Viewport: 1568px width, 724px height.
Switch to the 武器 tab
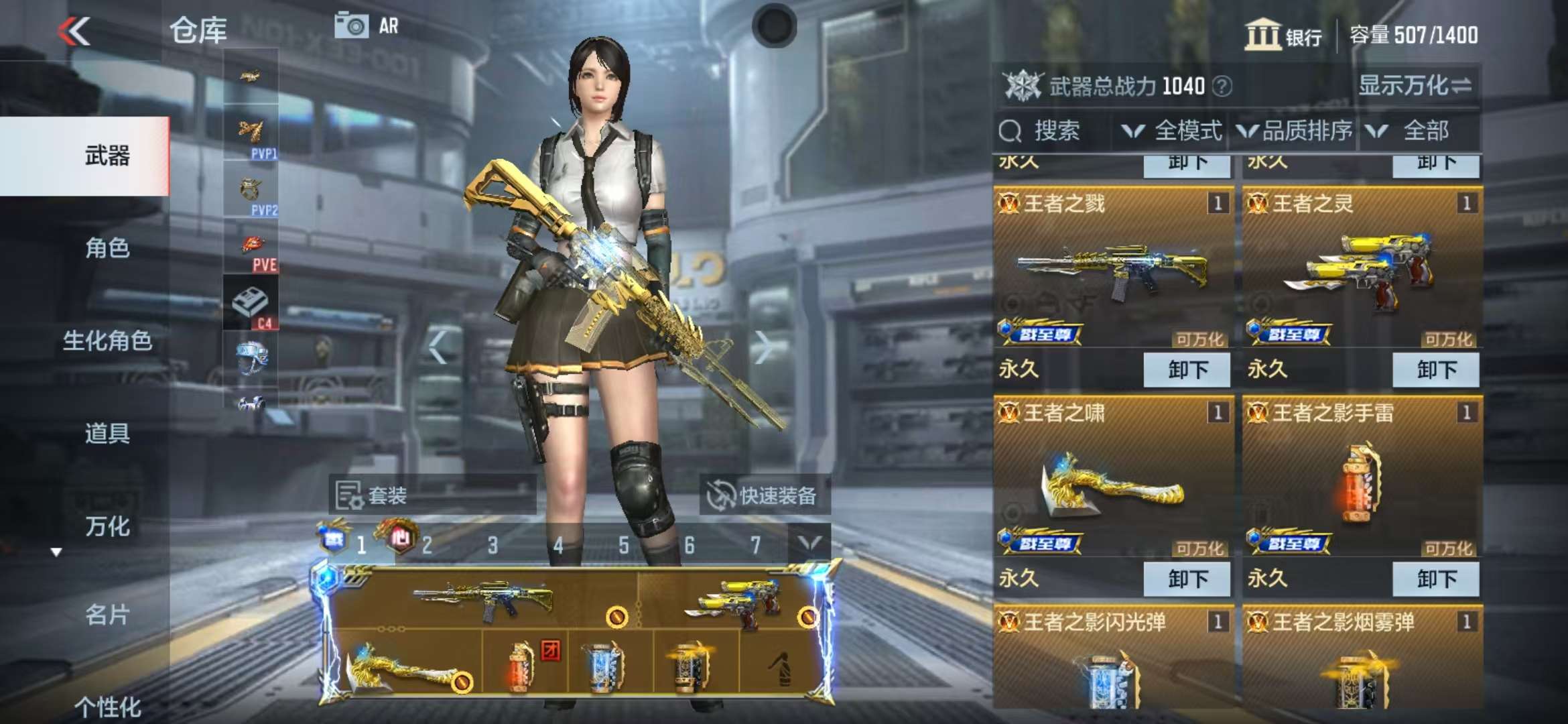pyautogui.click(x=107, y=156)
